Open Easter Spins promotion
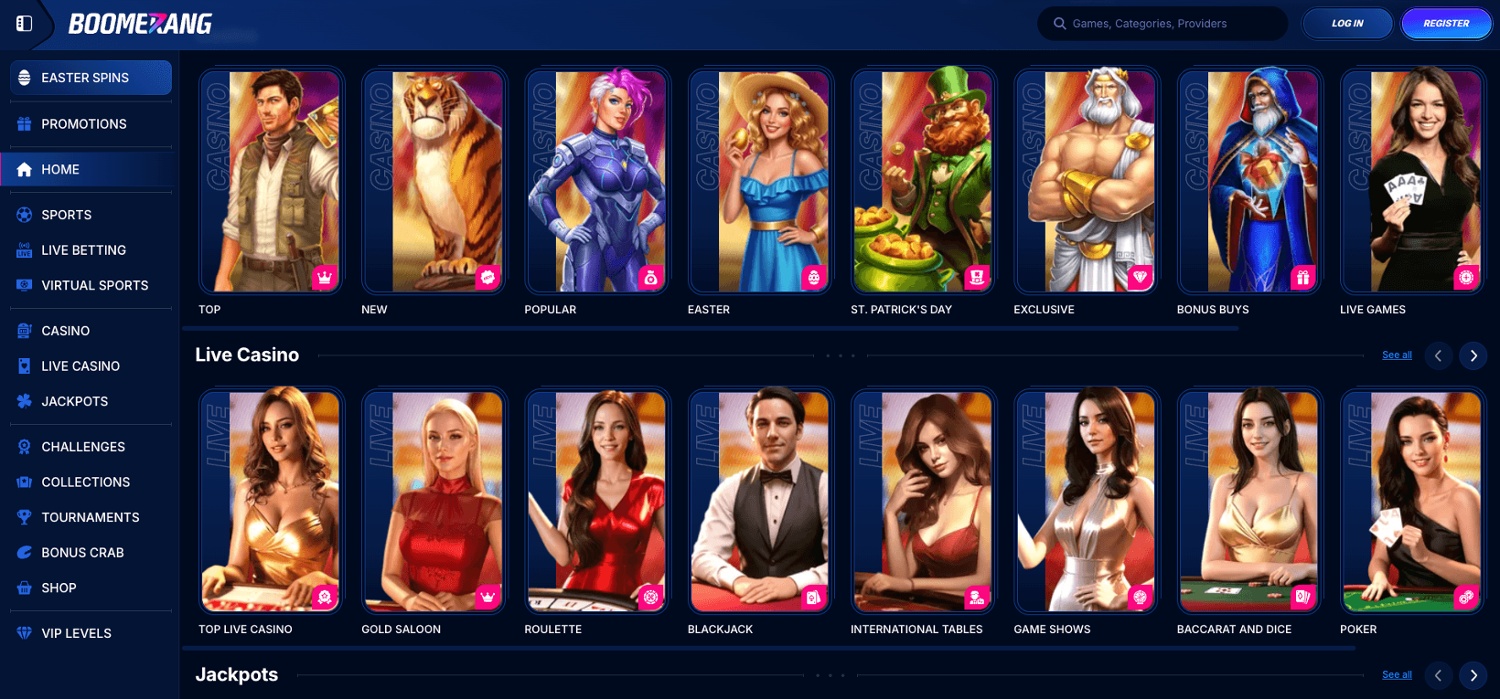1500x699 pixels. (91, 78)
